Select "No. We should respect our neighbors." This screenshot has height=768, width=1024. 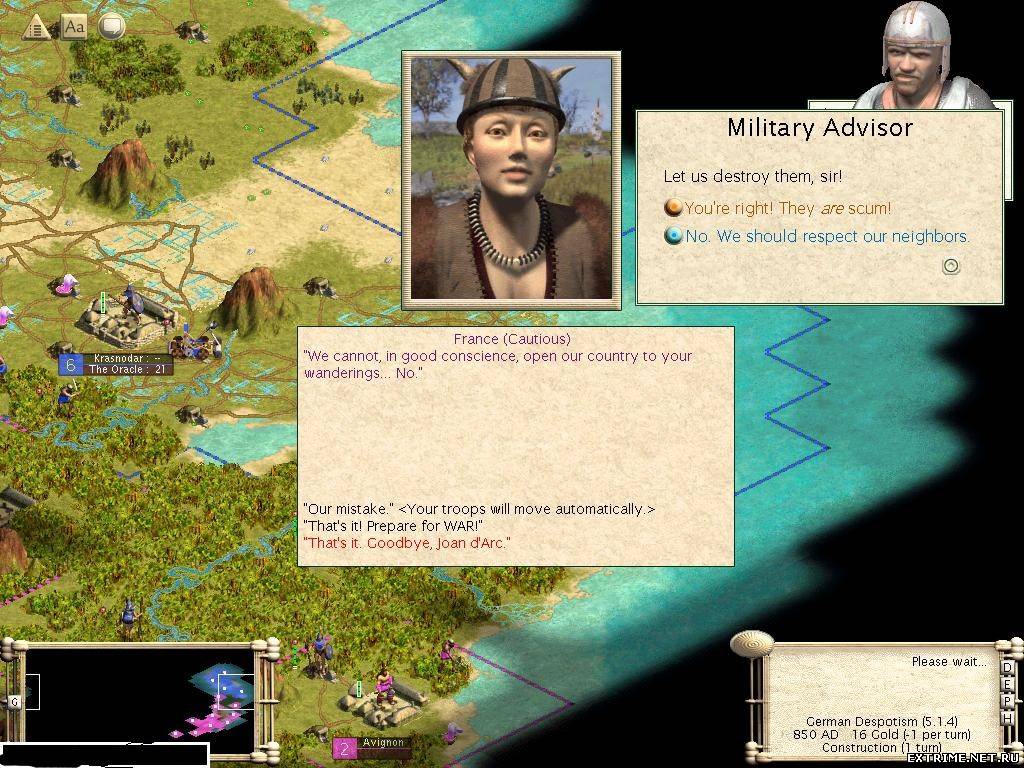pyautogui.click(x=827, y=236)
